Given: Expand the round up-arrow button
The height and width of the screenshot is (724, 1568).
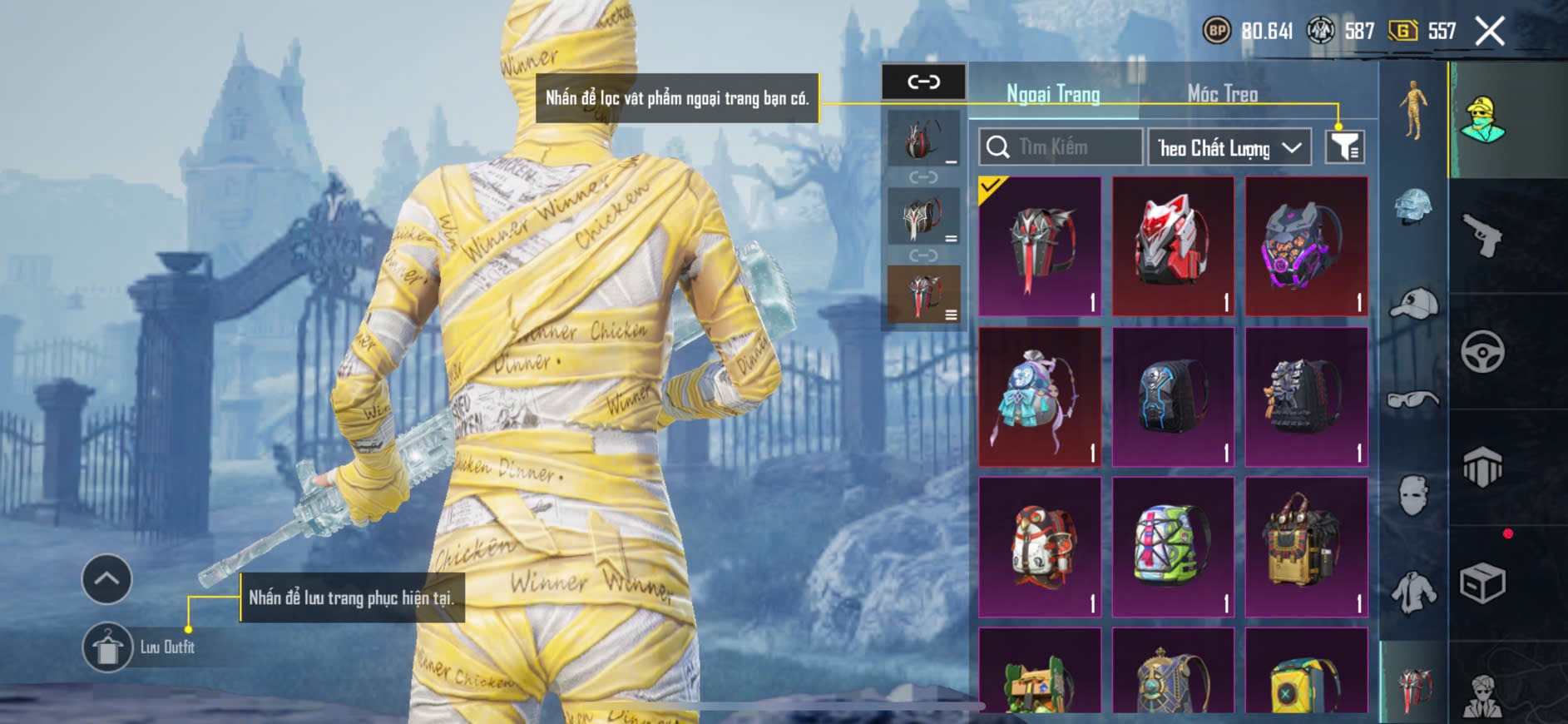Looking at the screenshot, I should 106,578.
